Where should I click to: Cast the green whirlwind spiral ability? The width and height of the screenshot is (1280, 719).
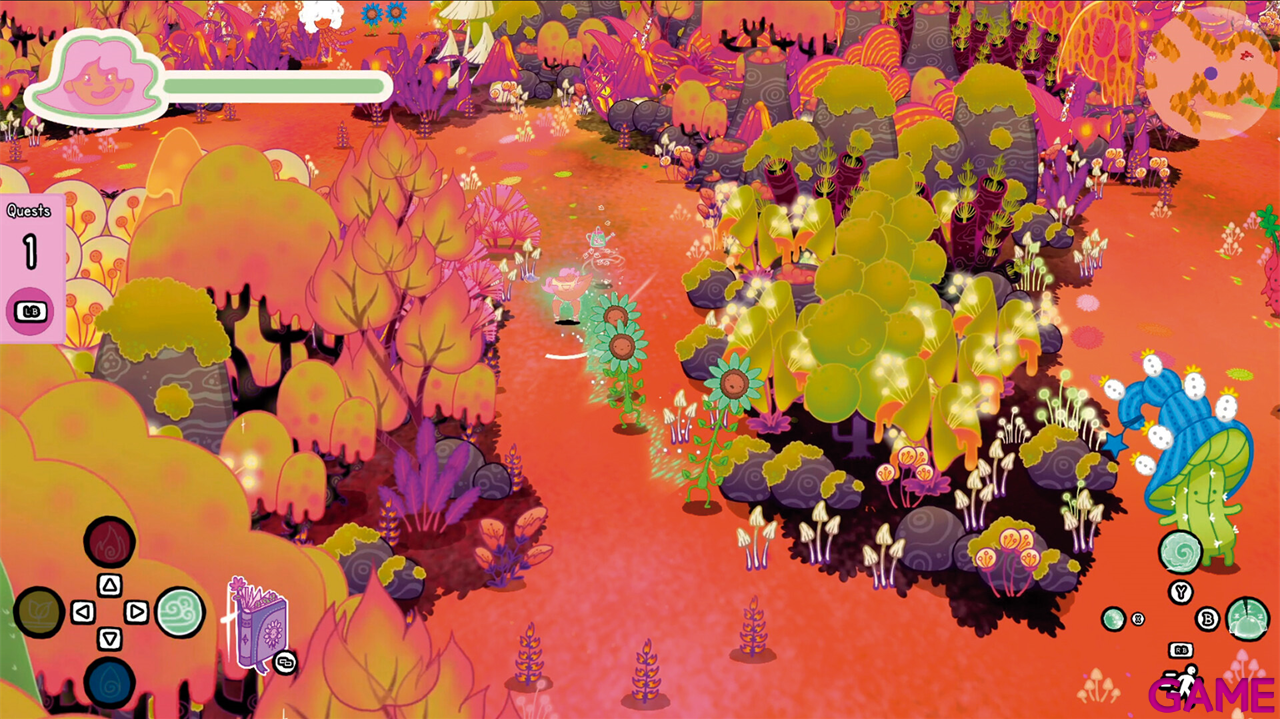click(1180, 552)
